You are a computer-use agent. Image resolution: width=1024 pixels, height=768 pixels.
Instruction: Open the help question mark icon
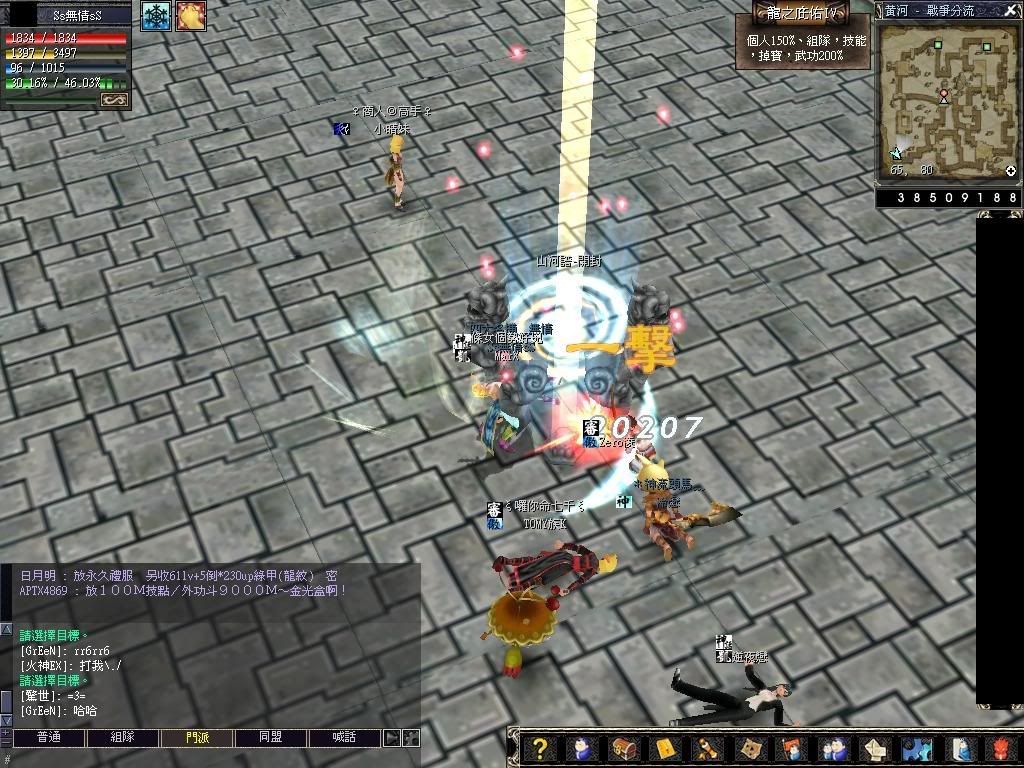point(540,748)
